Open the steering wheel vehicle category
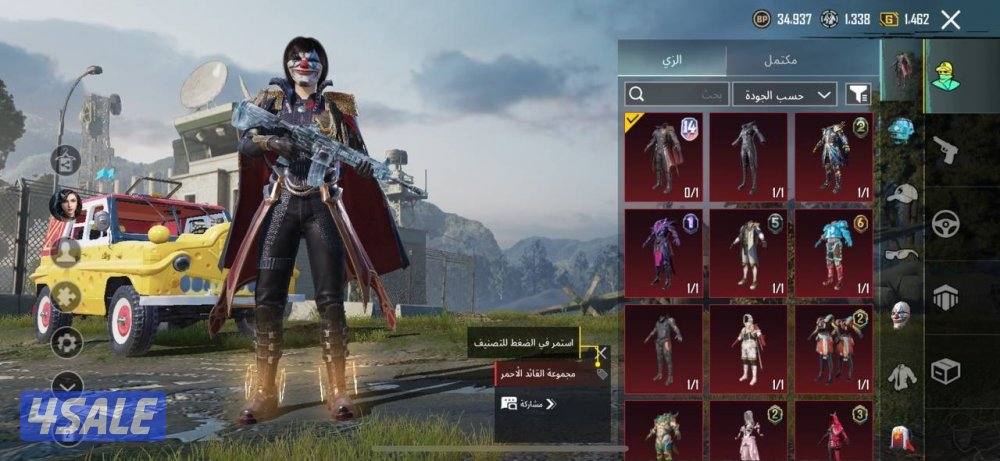 point(945,223)
